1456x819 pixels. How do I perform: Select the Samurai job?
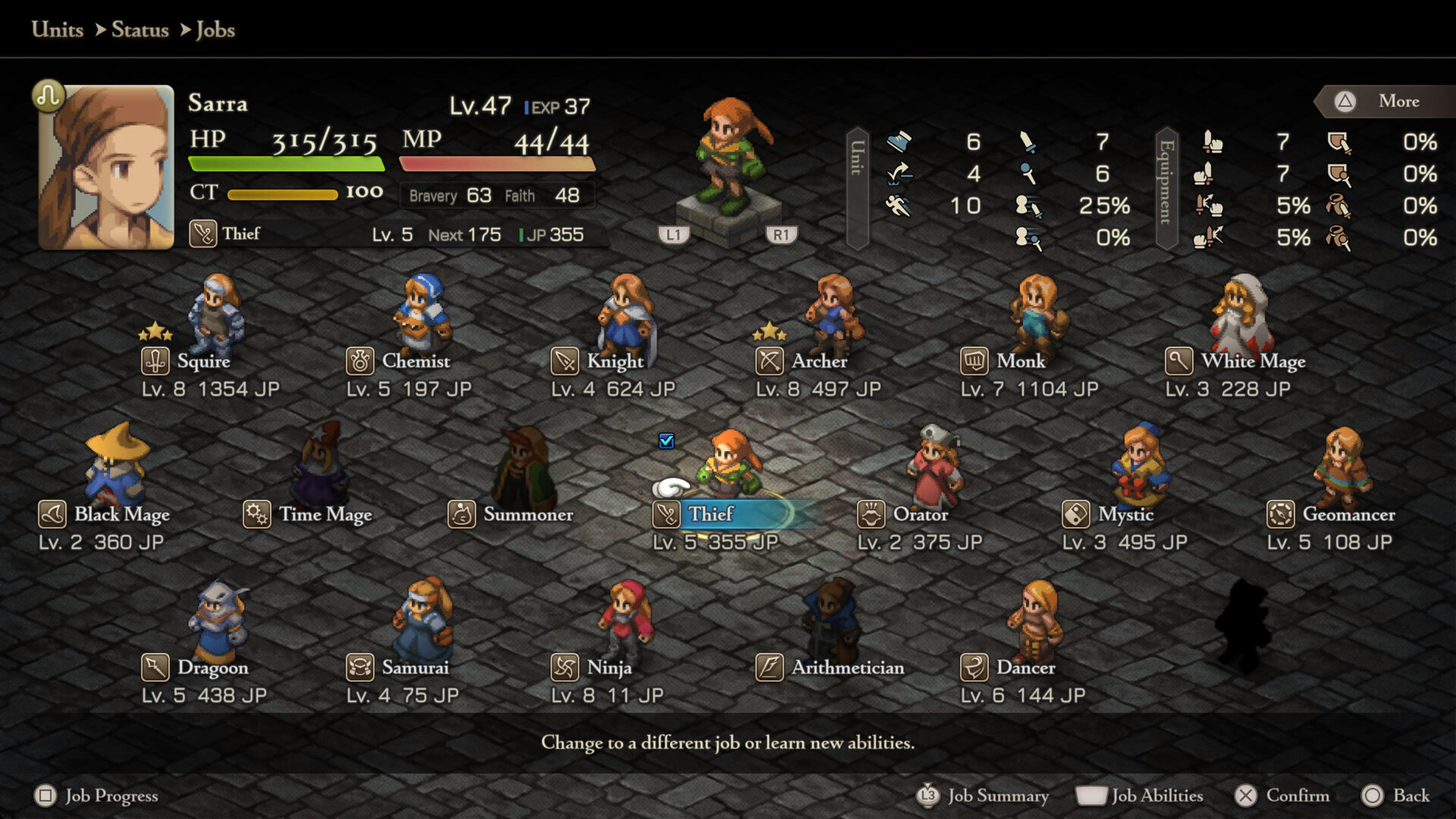414,667
